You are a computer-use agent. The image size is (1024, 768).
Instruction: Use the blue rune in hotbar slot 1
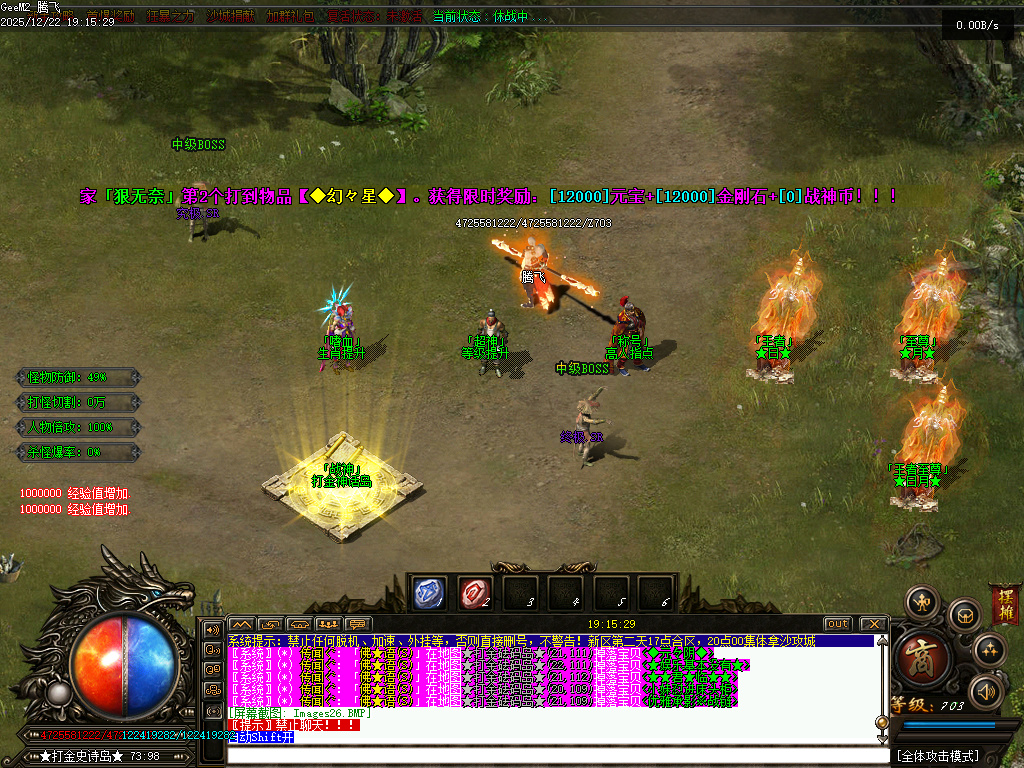(430, 594)
